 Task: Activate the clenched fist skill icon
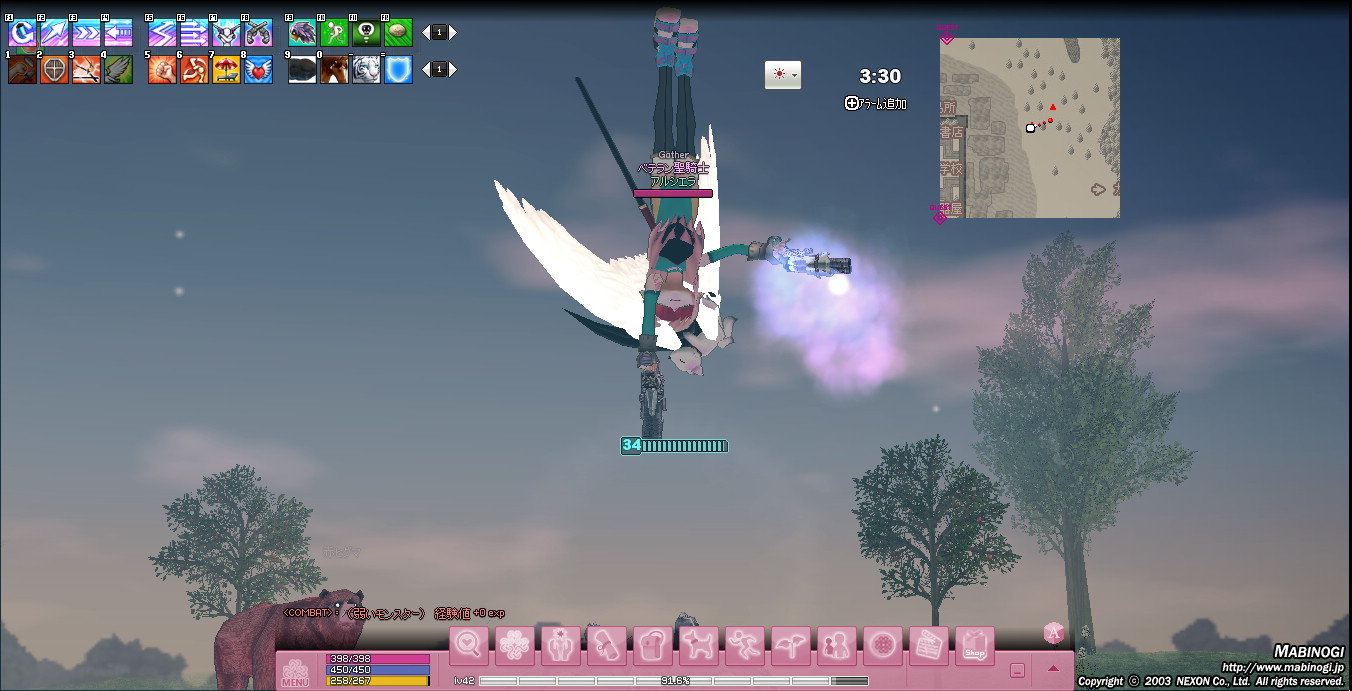coord(162,70)
